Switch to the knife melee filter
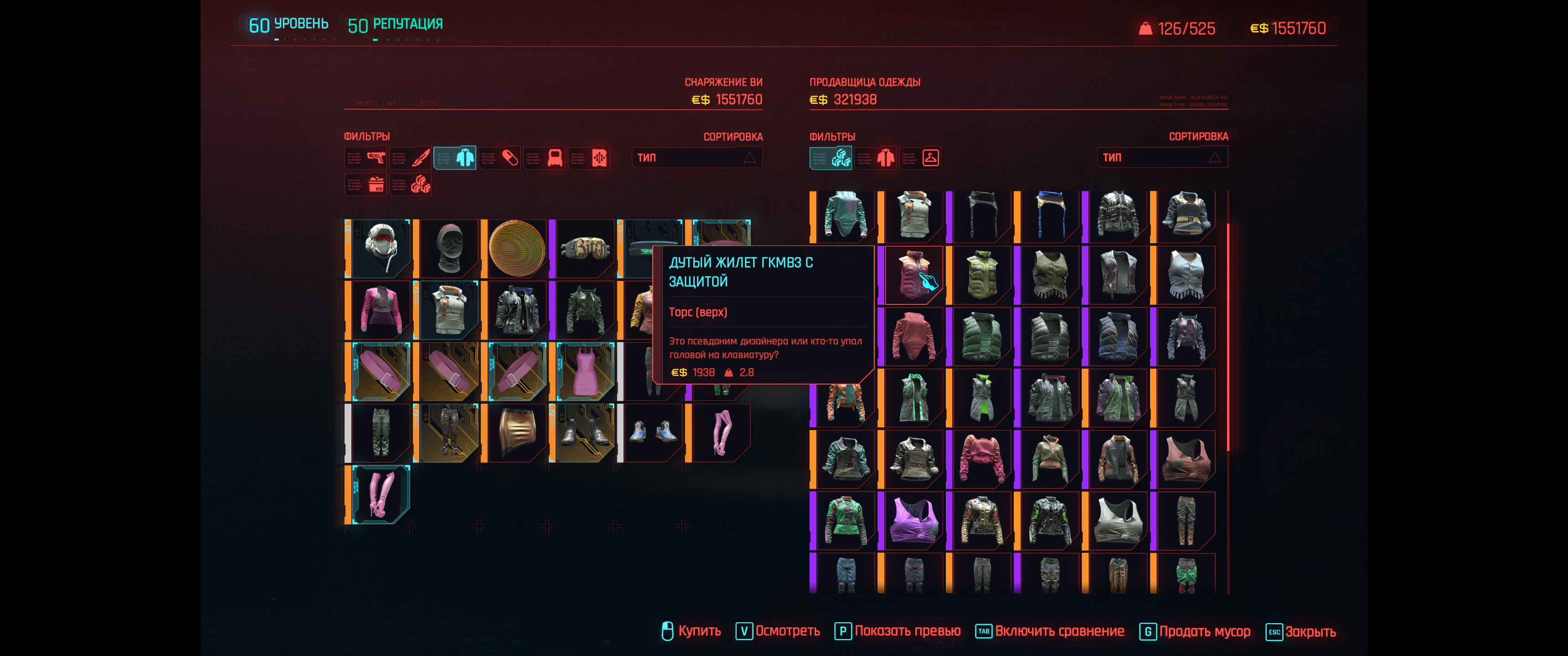The width and height of the screenshot is (1568, 656). [411, 158]
